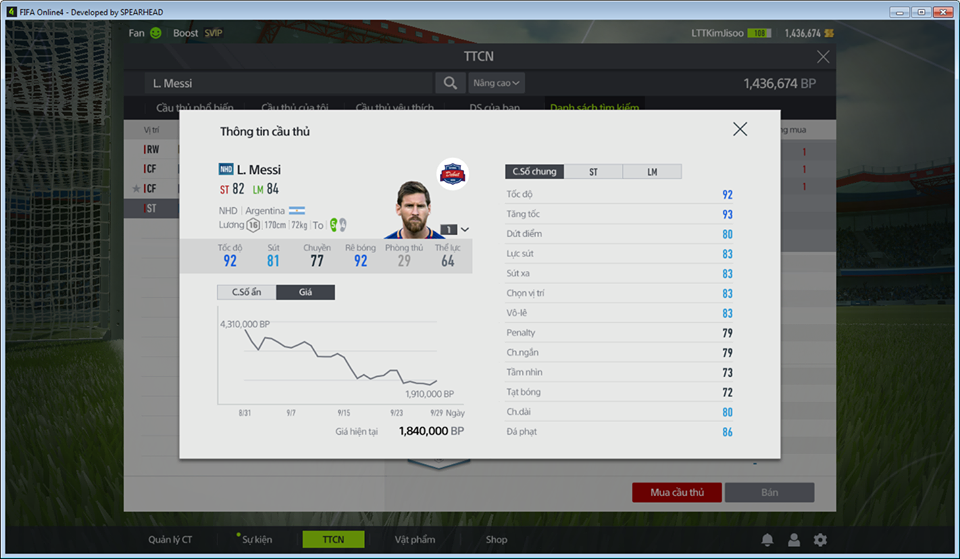
Task: Open the notifications bell
Action: (x=767, y=540)
